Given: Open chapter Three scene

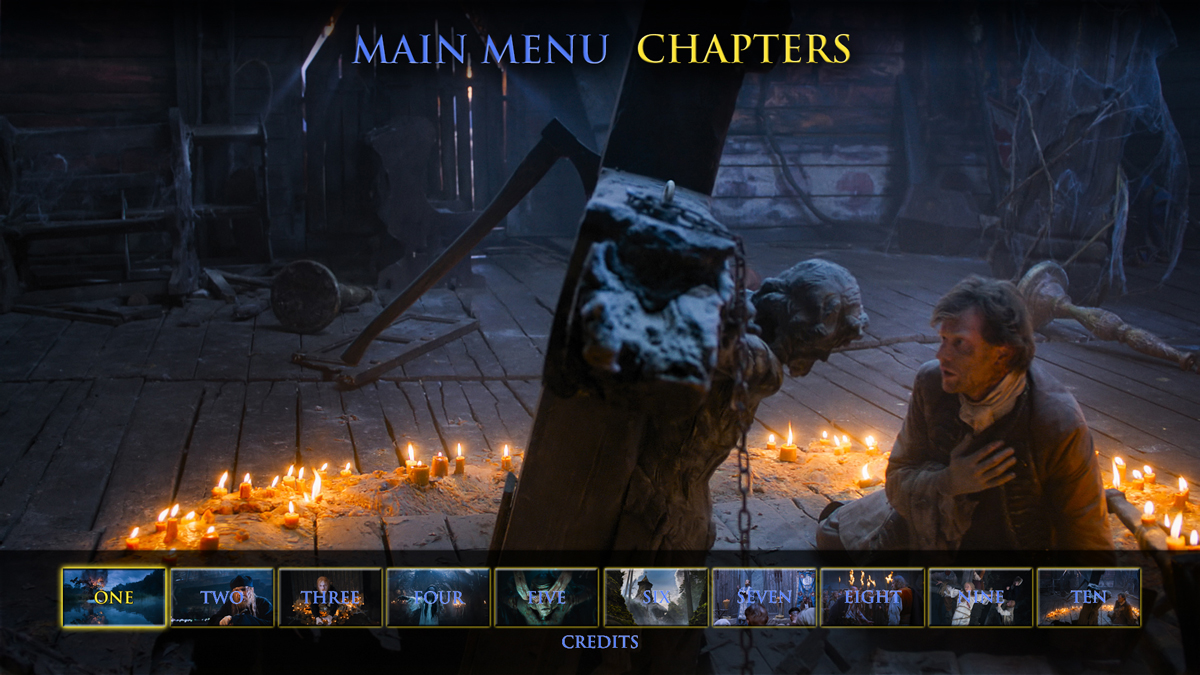Looking at the screenshot, I should [330, 597].
